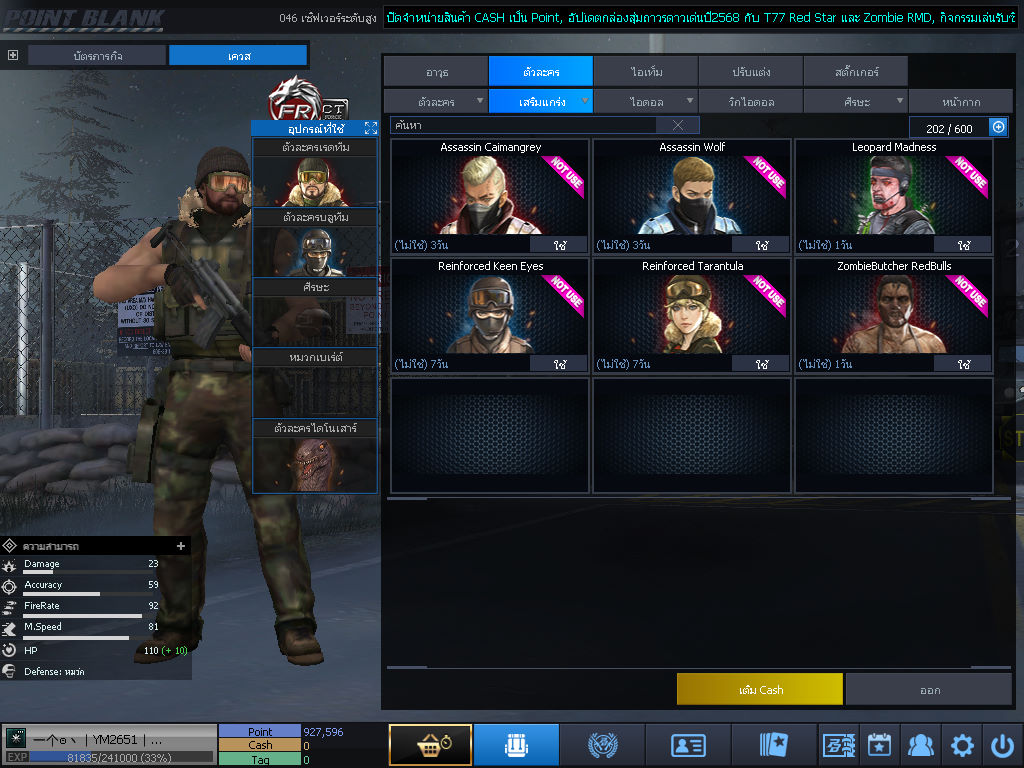Select the Leopard Madness character card
The width and height of the screenshot is (1024, 768).
893,195
